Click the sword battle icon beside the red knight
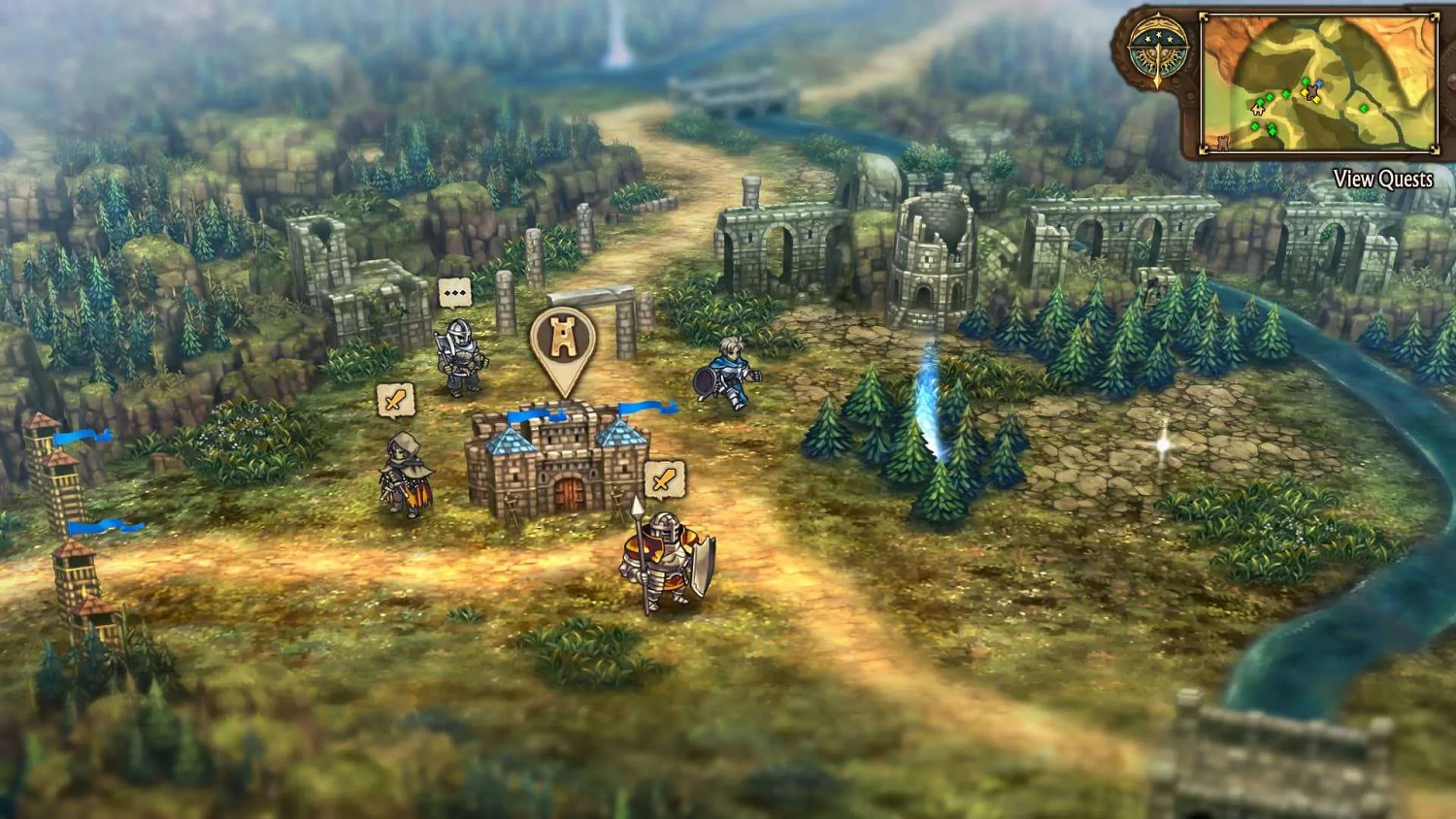 [x=666, y=478]
